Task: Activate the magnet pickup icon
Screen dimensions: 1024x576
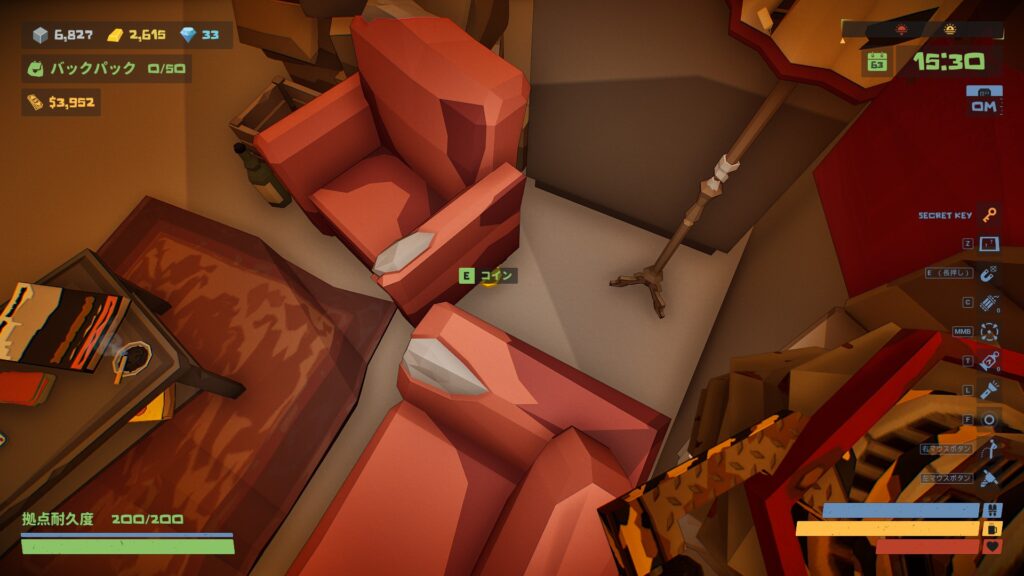Action: (989, 273)
